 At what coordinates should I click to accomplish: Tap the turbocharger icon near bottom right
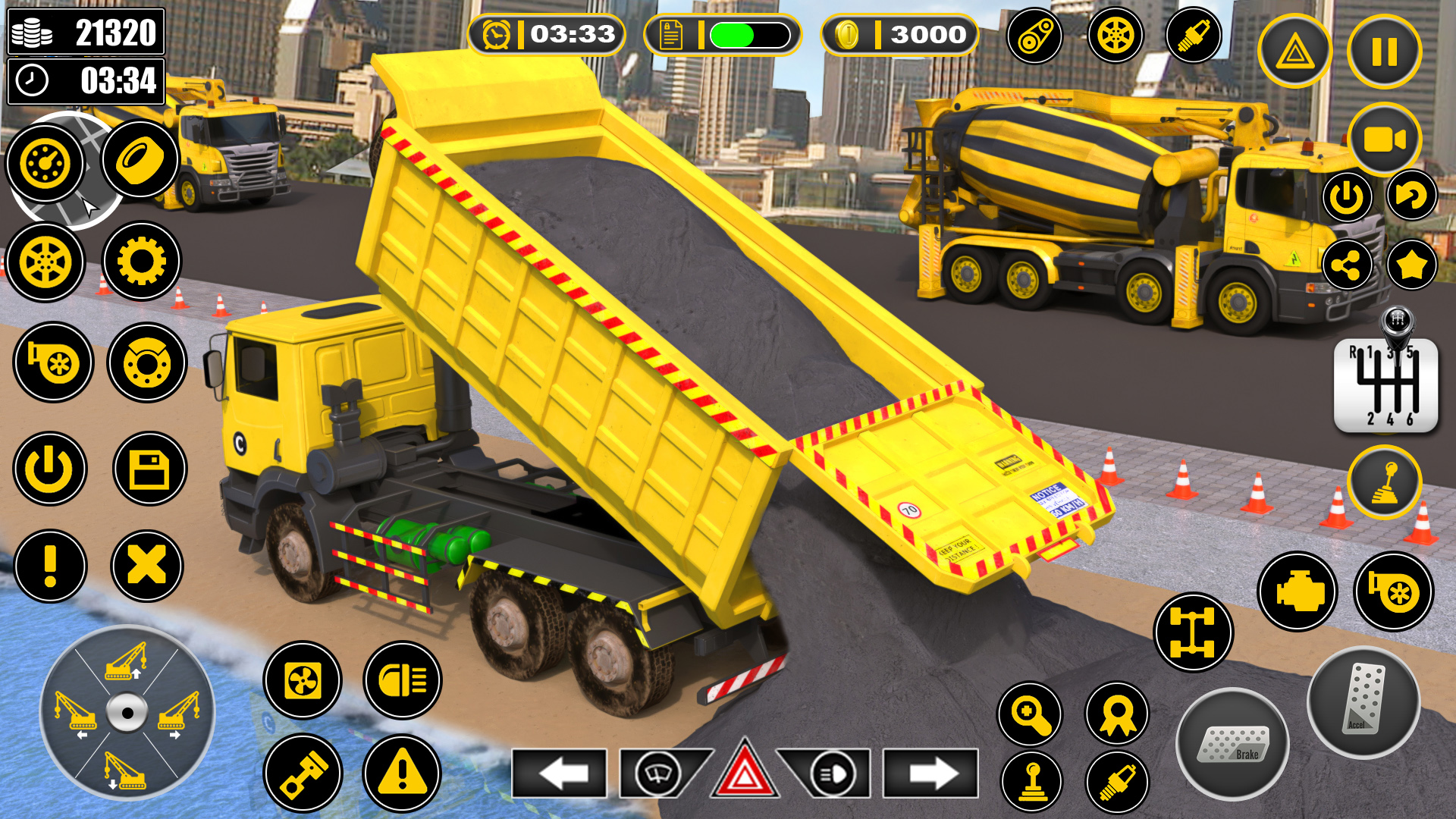point(1394,589)
